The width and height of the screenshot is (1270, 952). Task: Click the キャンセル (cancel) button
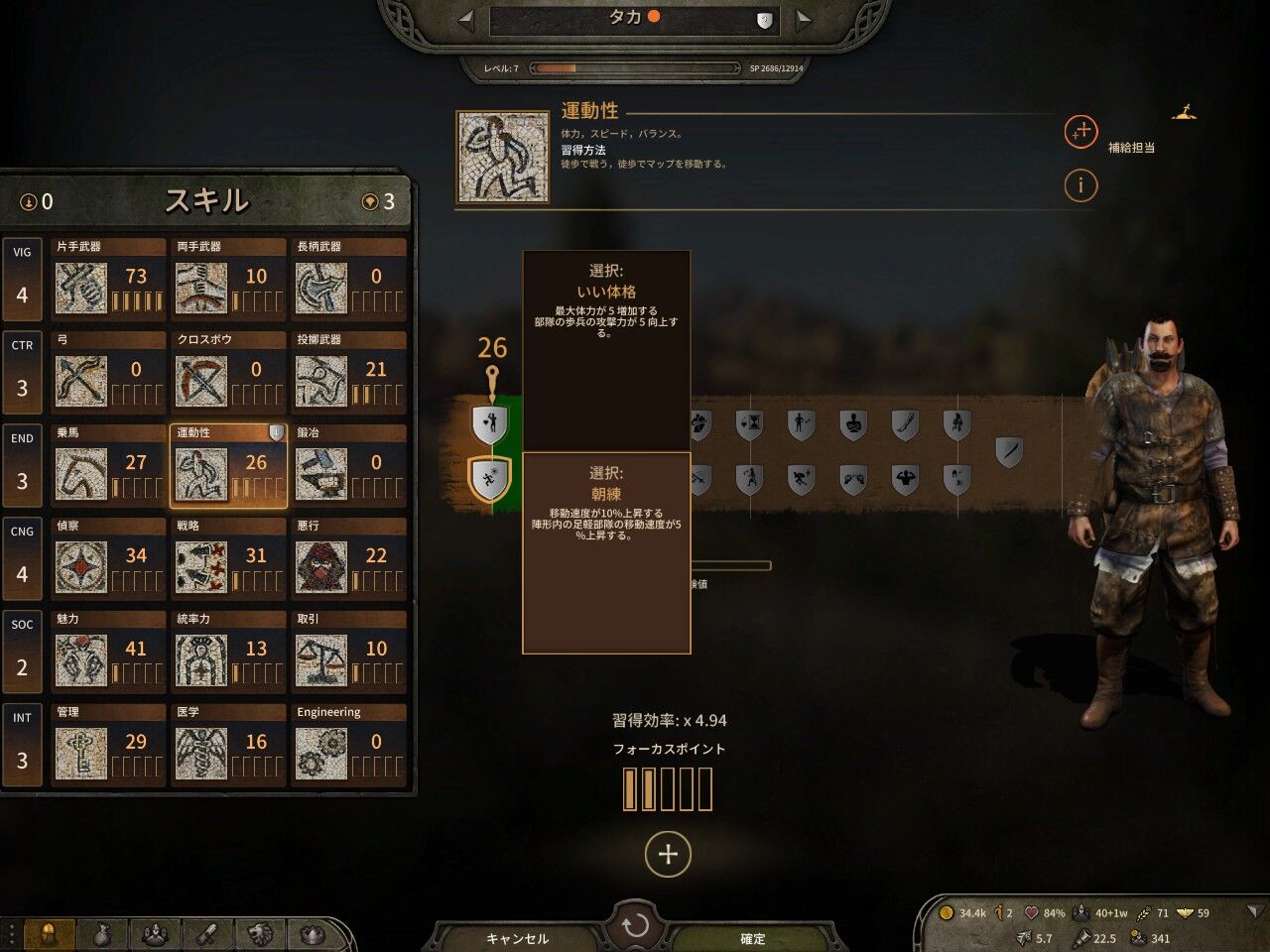pos(517,938)
